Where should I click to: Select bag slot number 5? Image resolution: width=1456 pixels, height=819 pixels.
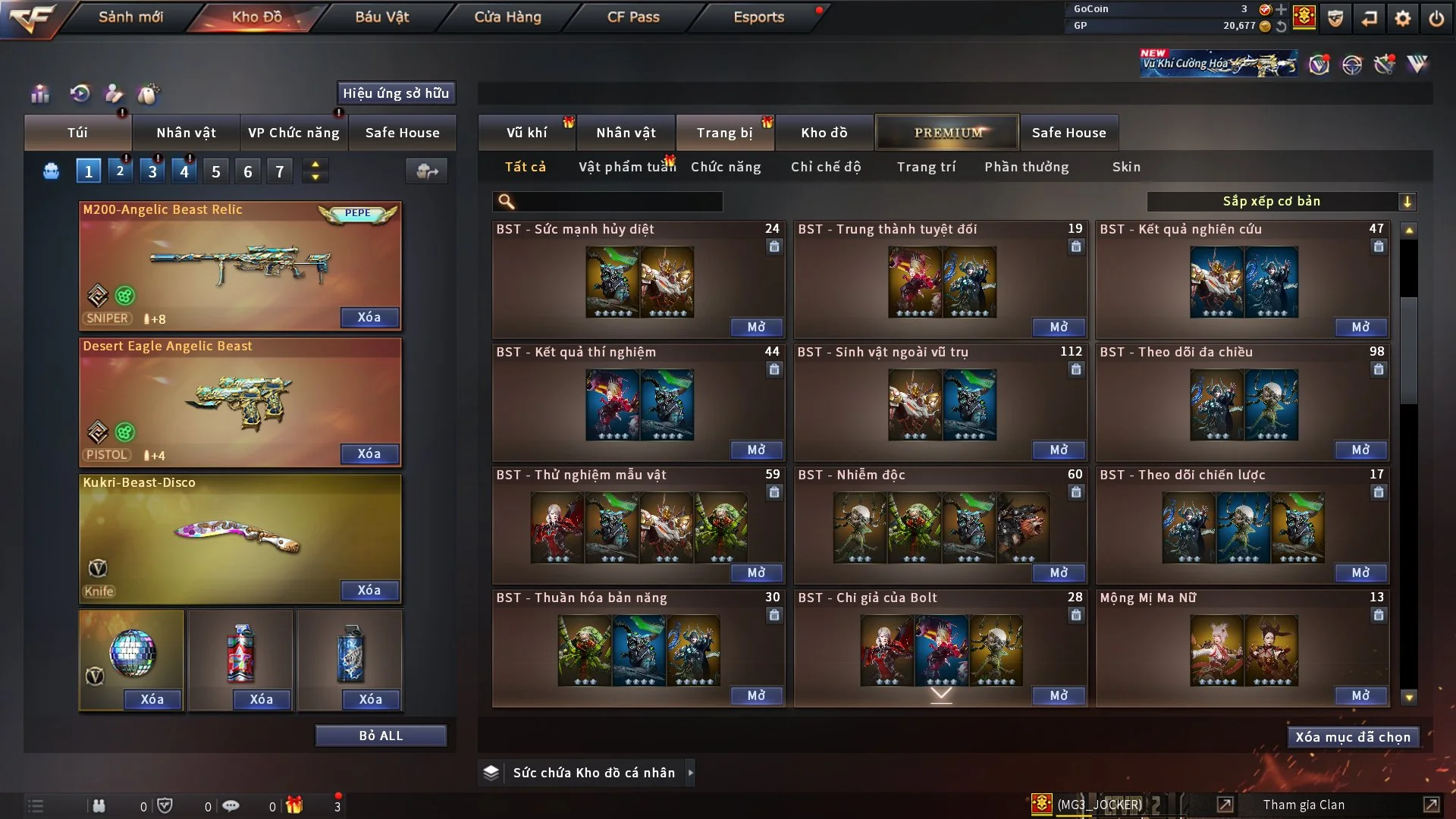pyautogui.click(x=216, y=171)
